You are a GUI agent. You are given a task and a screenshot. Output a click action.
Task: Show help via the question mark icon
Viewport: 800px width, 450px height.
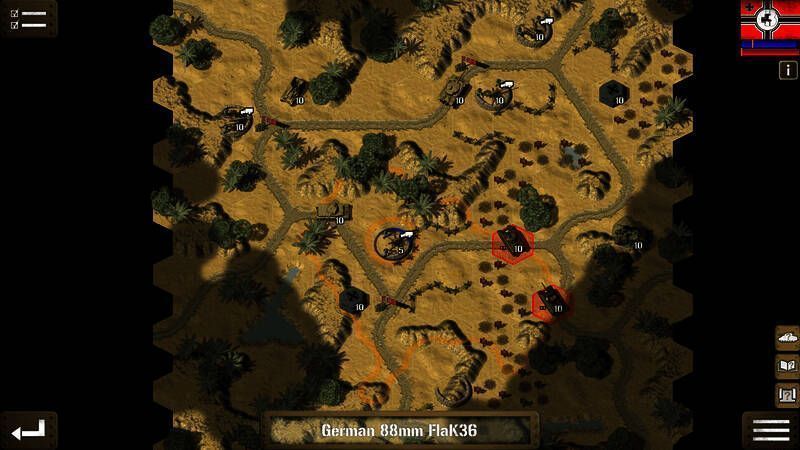click(787, 394)
